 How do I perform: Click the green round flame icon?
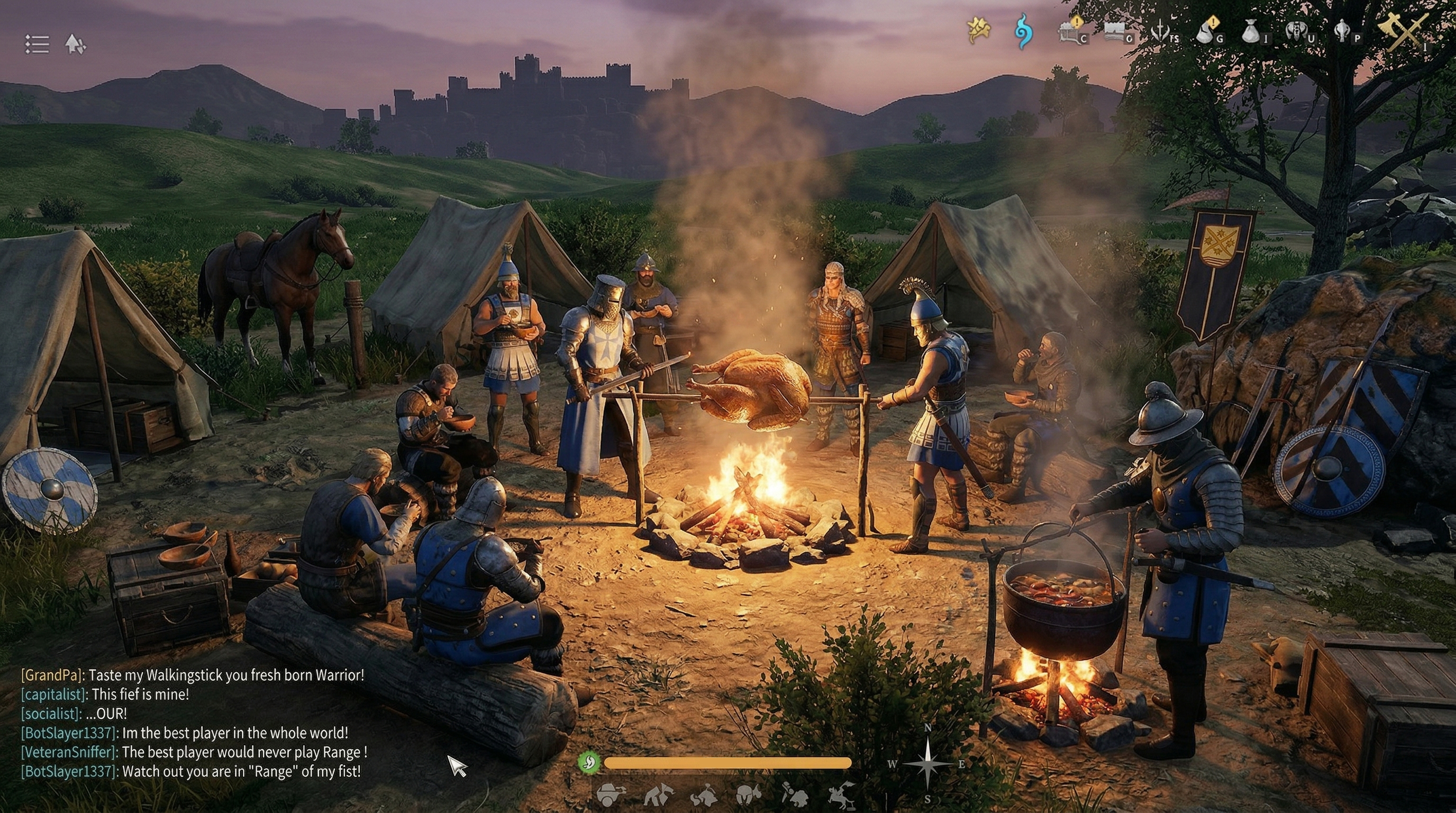pyautogui.click(x=588, y=763)
